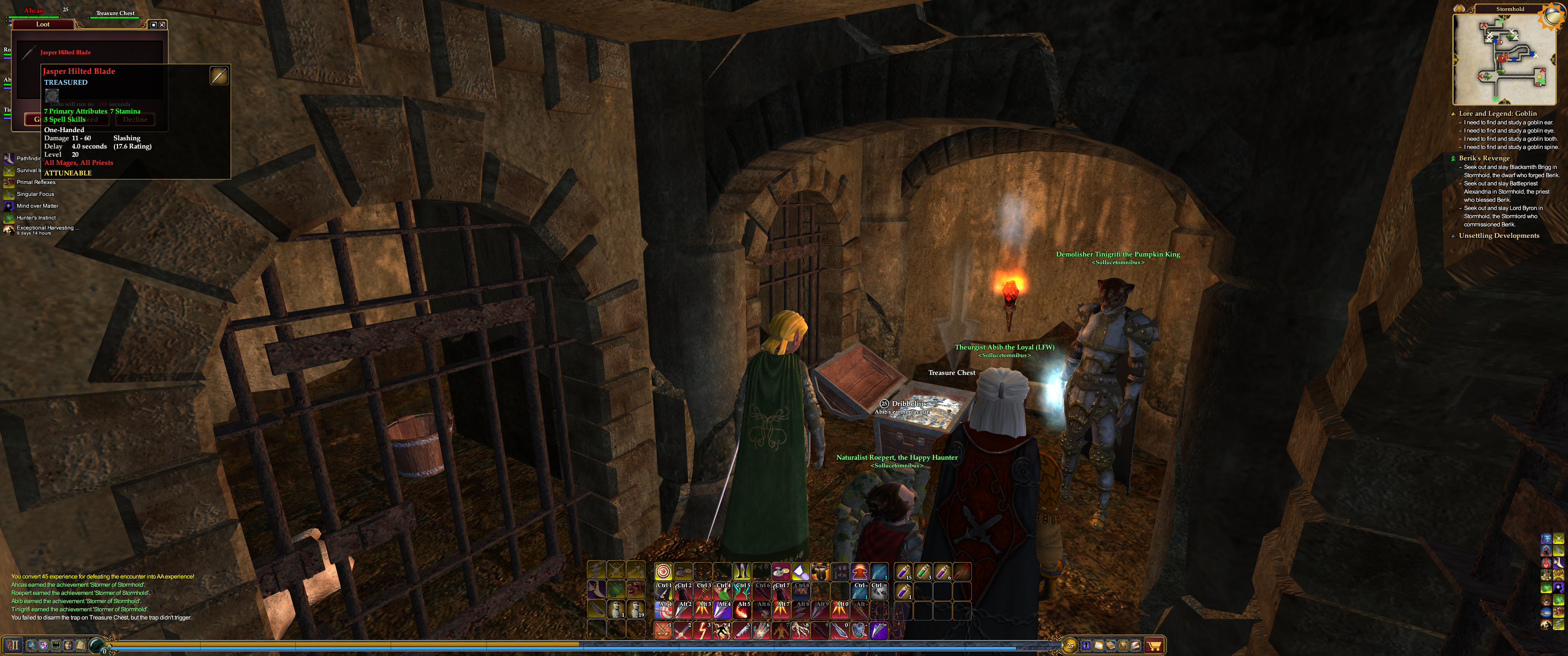The image size is (1568, 656).
Task: Click the Hunter's Instinct buff icon
Action: pos(9,218)
